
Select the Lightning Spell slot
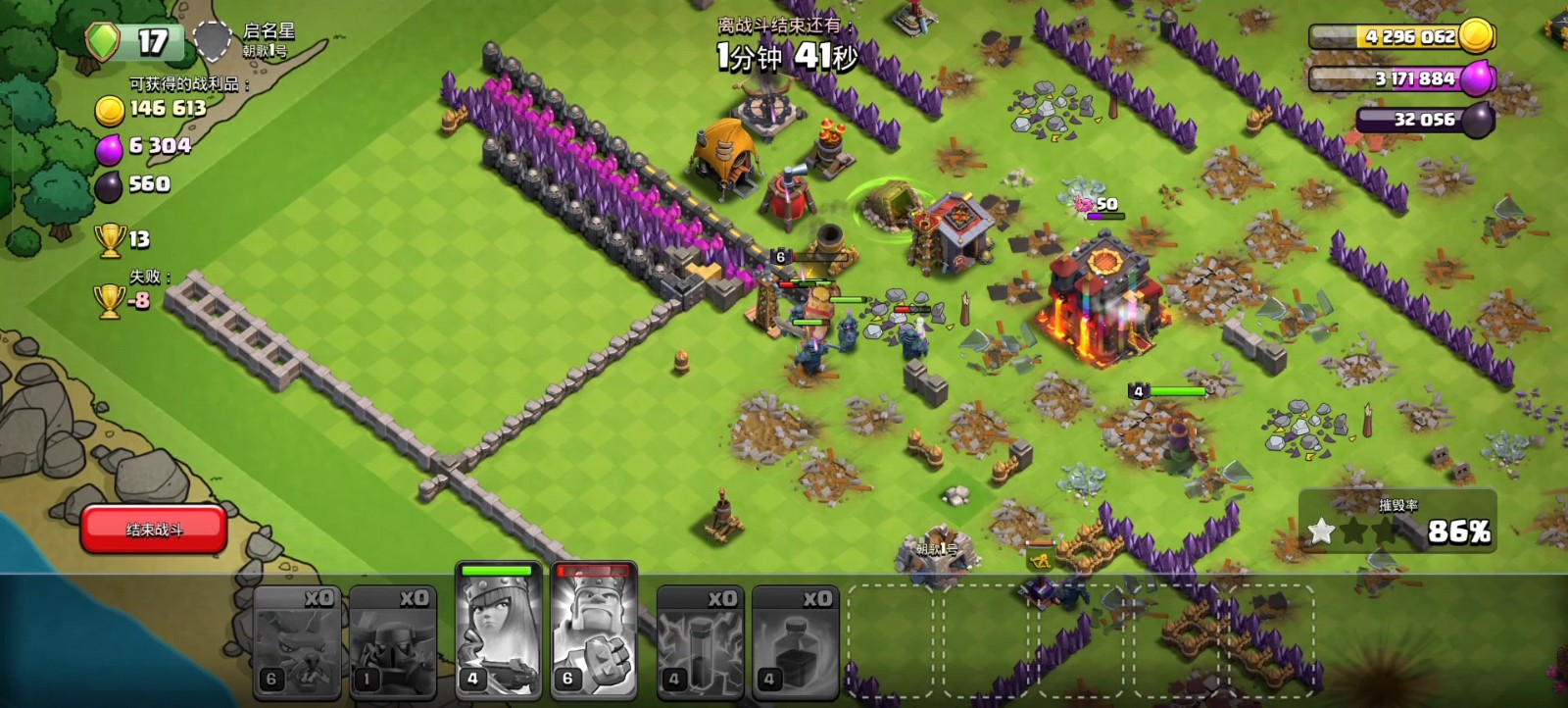click(700, 642)
